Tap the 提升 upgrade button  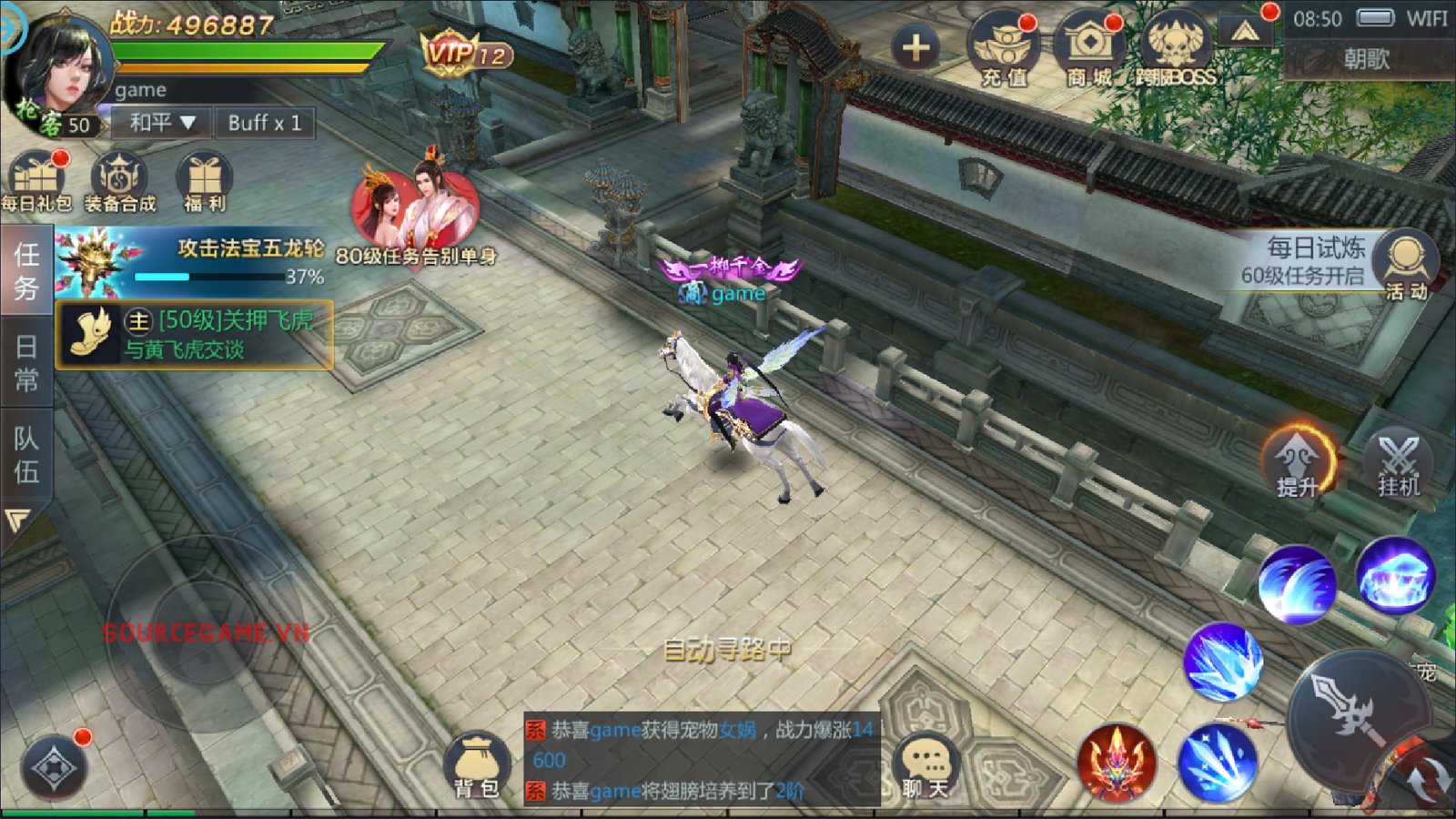[1298, 462]
